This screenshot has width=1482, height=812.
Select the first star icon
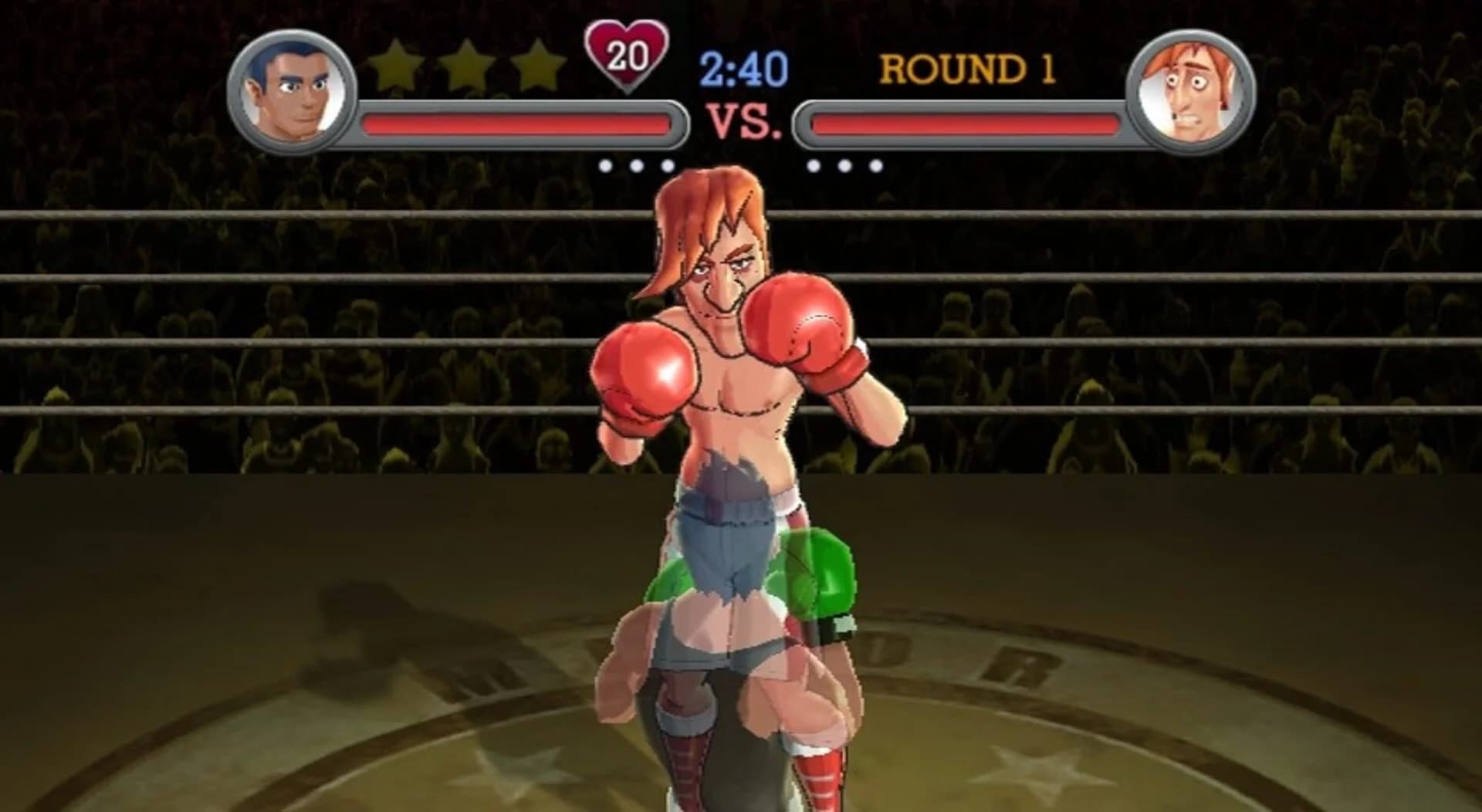(x=395, y=66)
